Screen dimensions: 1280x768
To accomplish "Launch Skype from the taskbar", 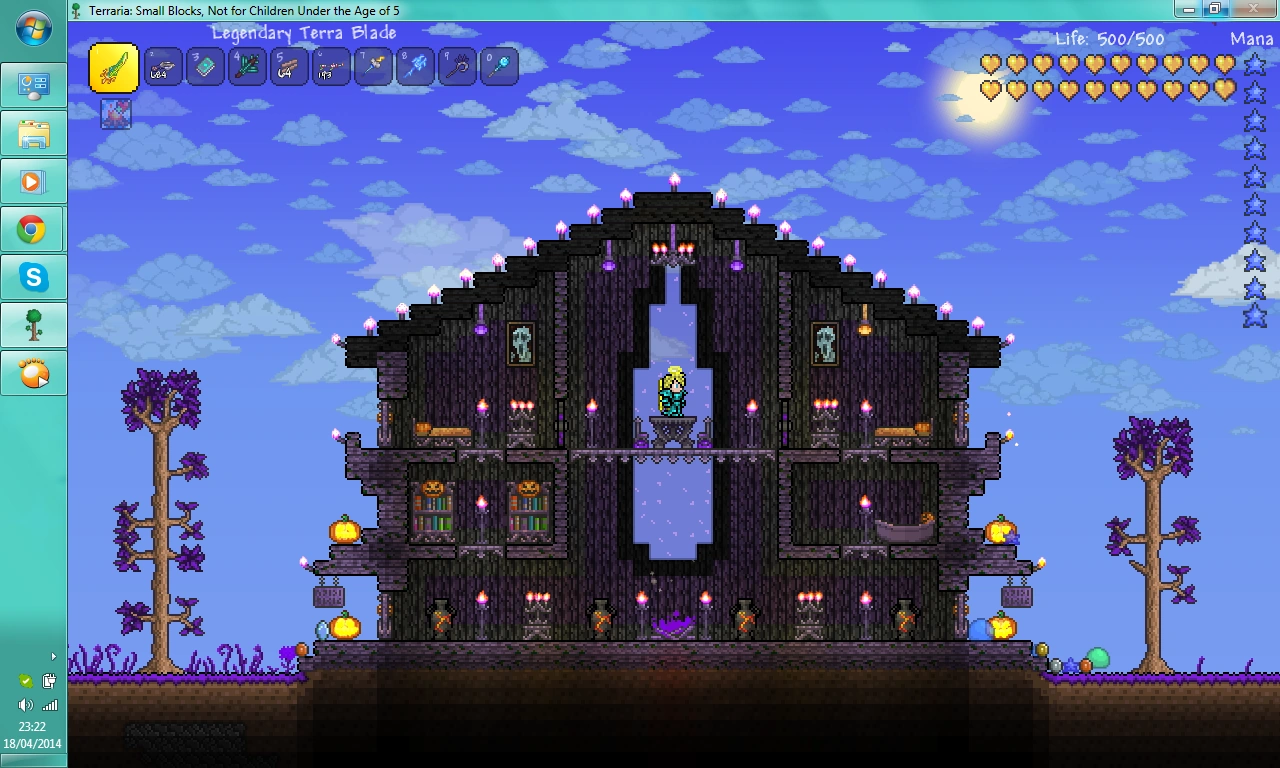I will (x=34, y=277).
